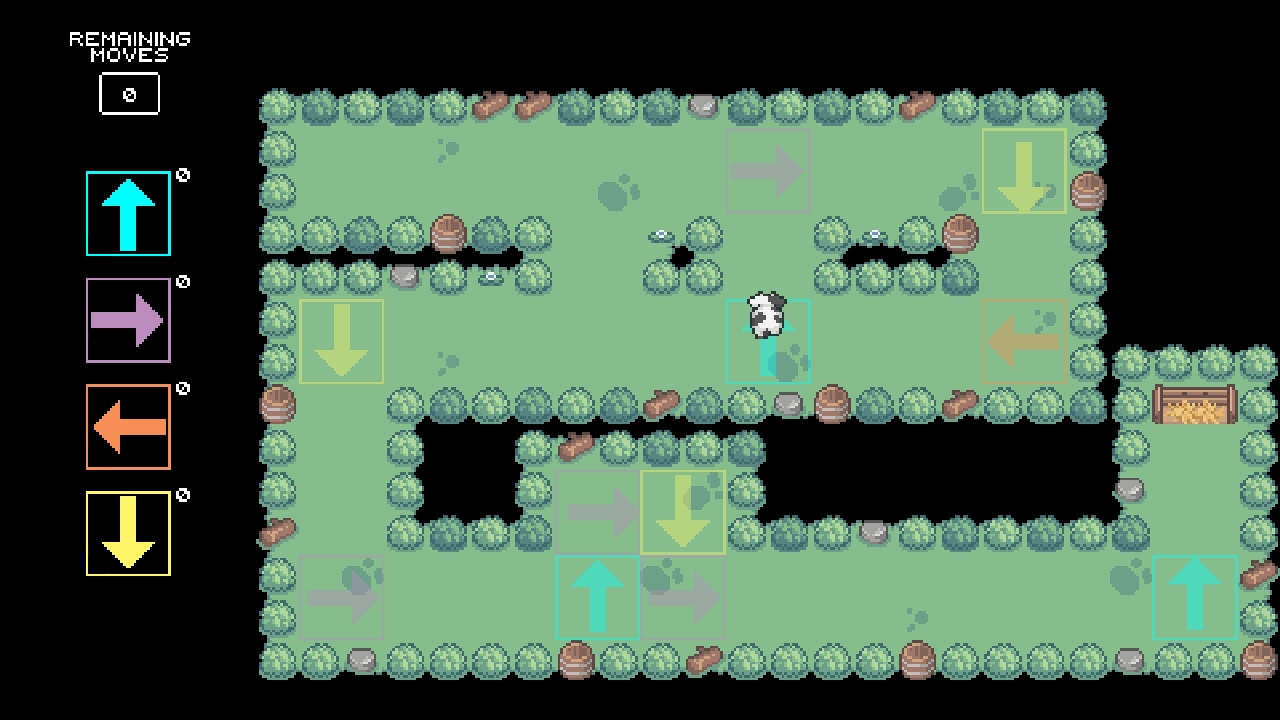Image resolution: width=1280 pixels, height=720 pixels.
Task: Click the gray right-arrow tile near the top
Action: click(x=769, y=170)
